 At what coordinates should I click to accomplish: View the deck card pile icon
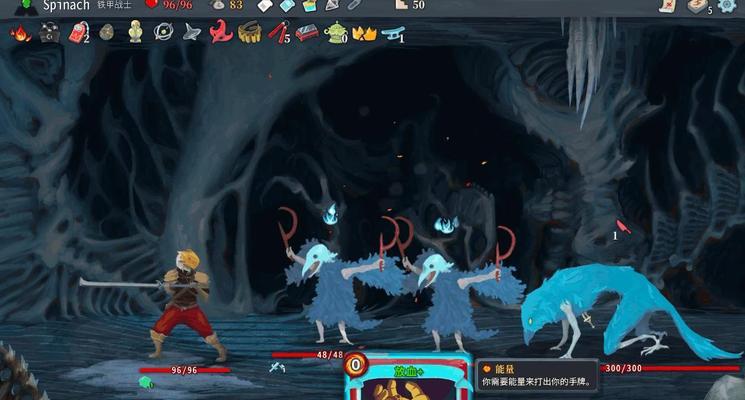click(697, 6)
